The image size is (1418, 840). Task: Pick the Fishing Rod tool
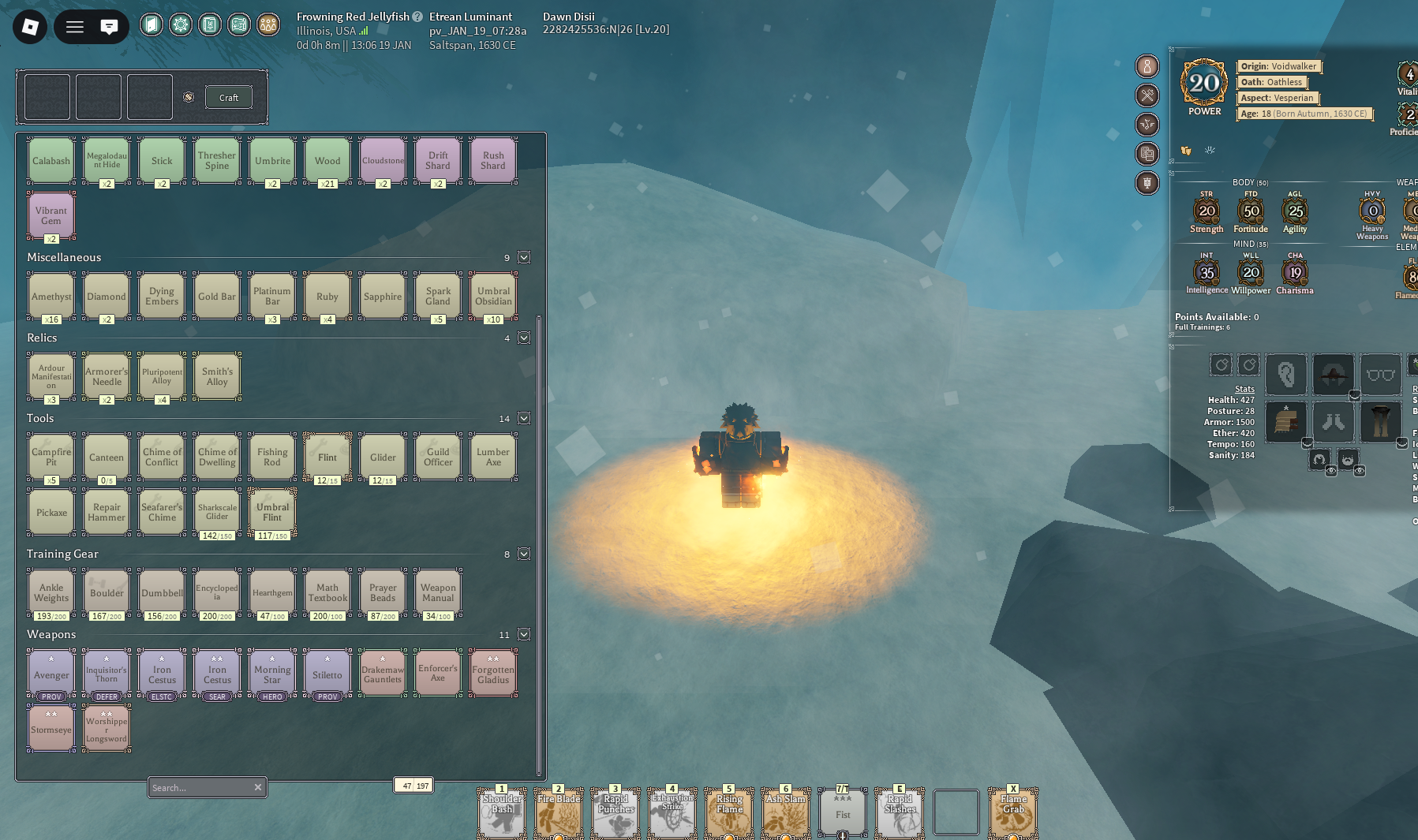[x=272, y=457]
